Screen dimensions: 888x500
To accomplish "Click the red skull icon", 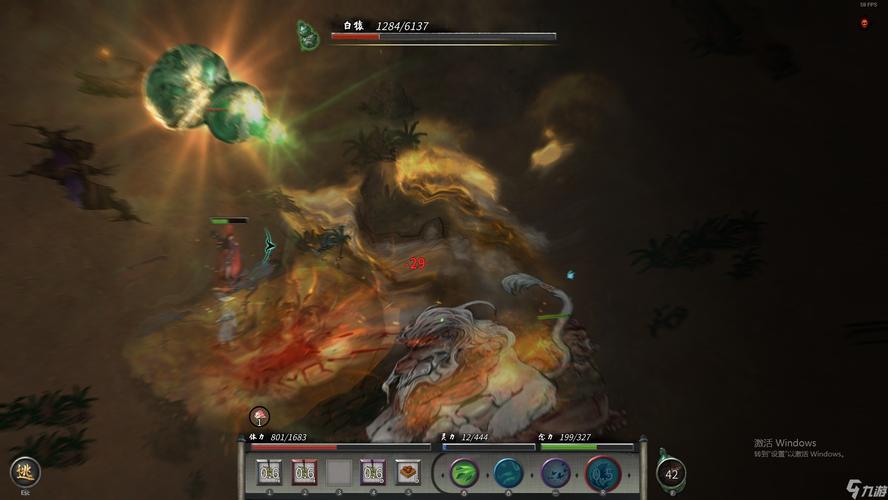I will [864, 23].
